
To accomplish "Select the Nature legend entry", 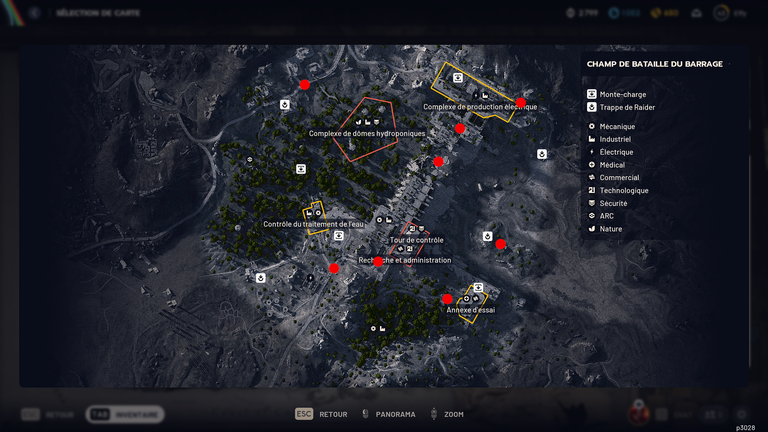I will point(610,229).
